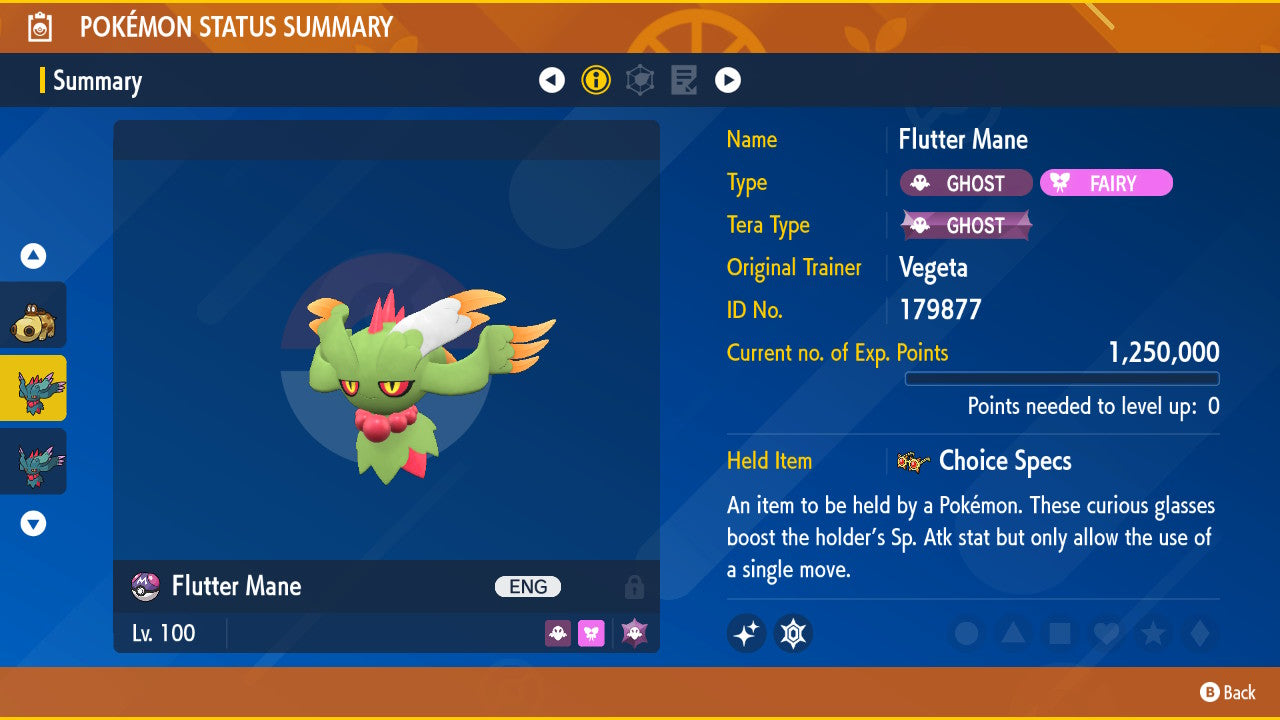Toggle the star marking symbol
The width and height of the screenshot is (1280, 720).
coord(1153,634)
